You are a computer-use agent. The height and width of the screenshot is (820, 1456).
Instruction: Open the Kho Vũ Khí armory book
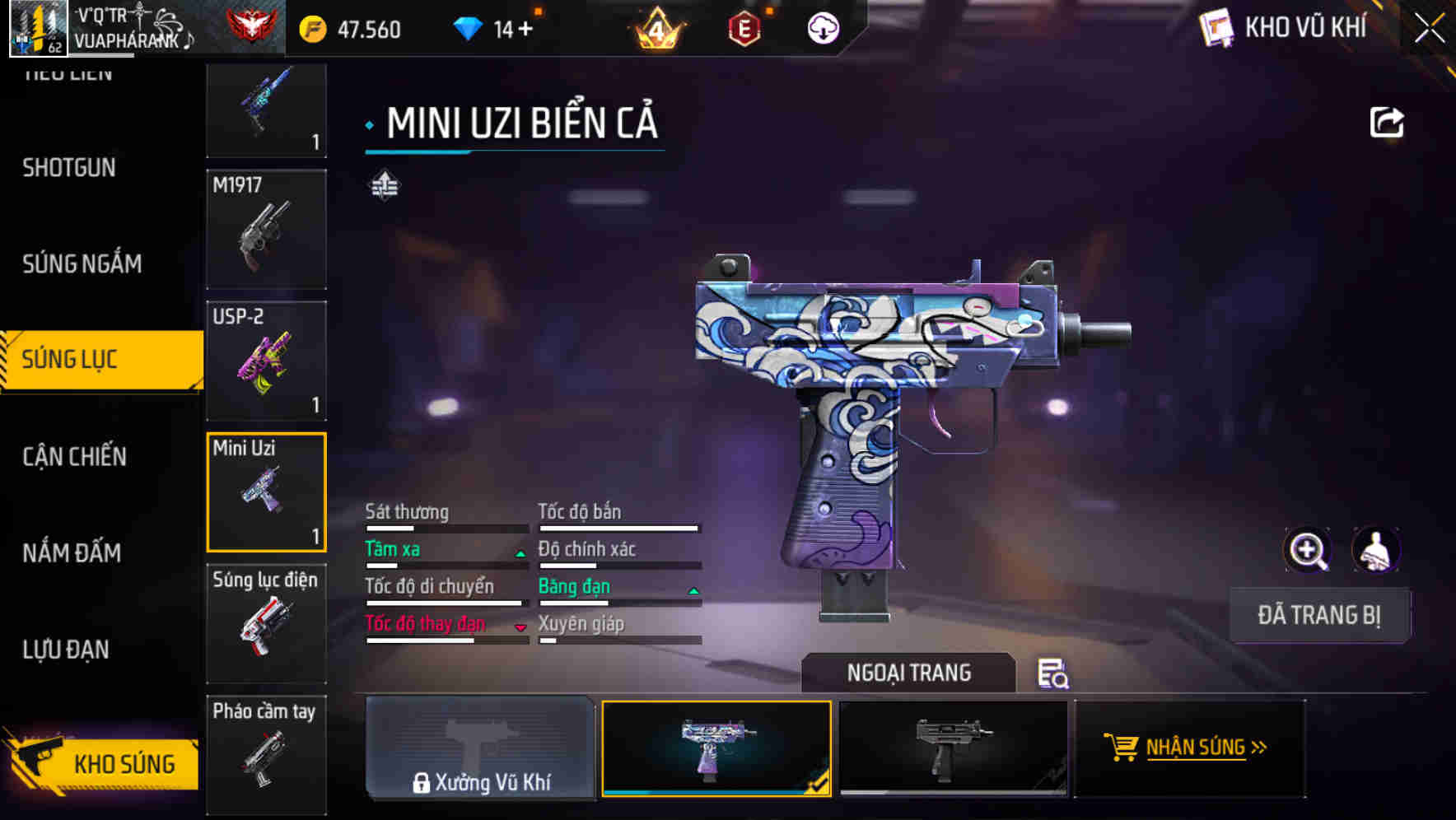coord(1285,28)
